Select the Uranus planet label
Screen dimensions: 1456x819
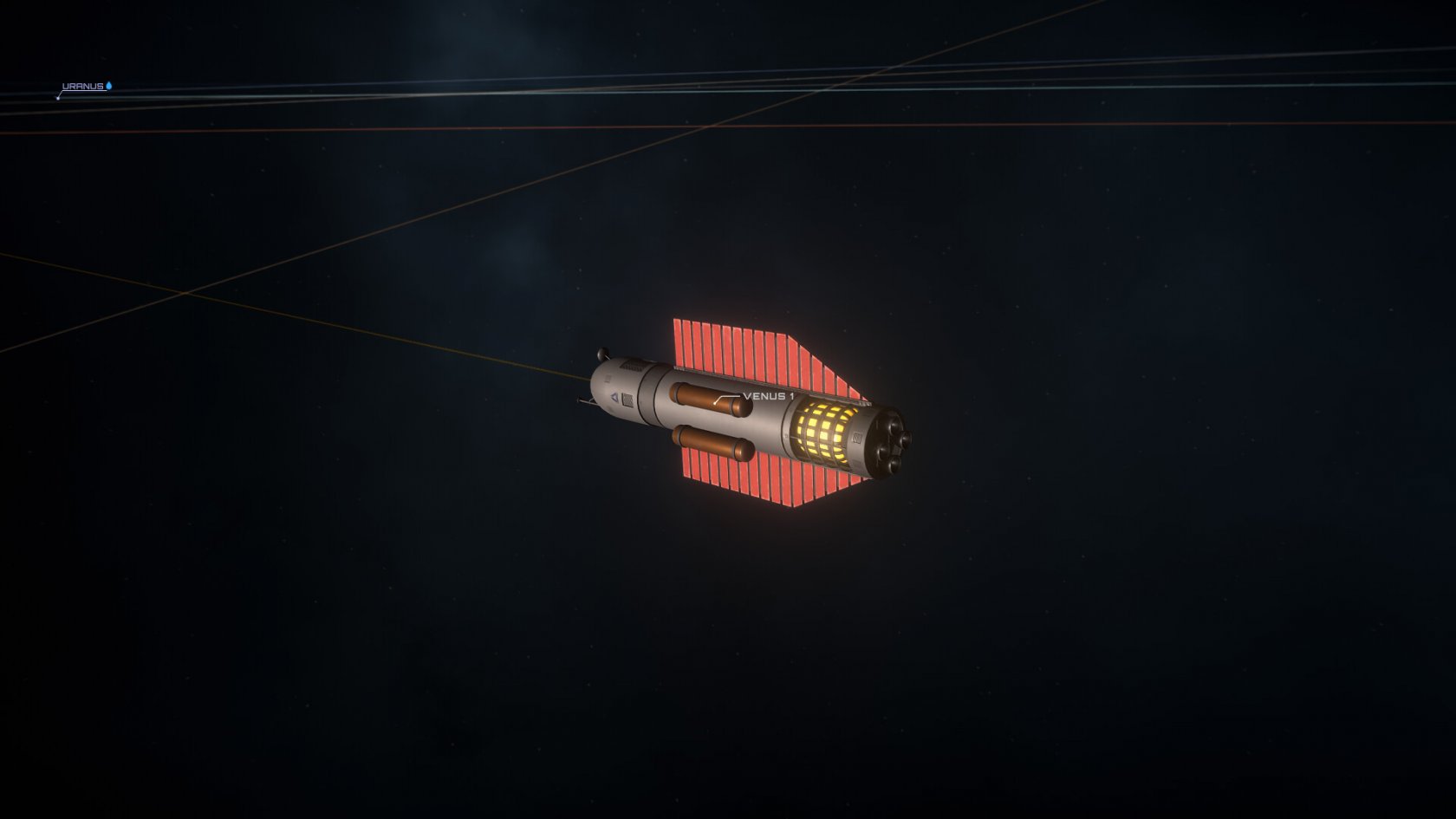pos(83,87)
